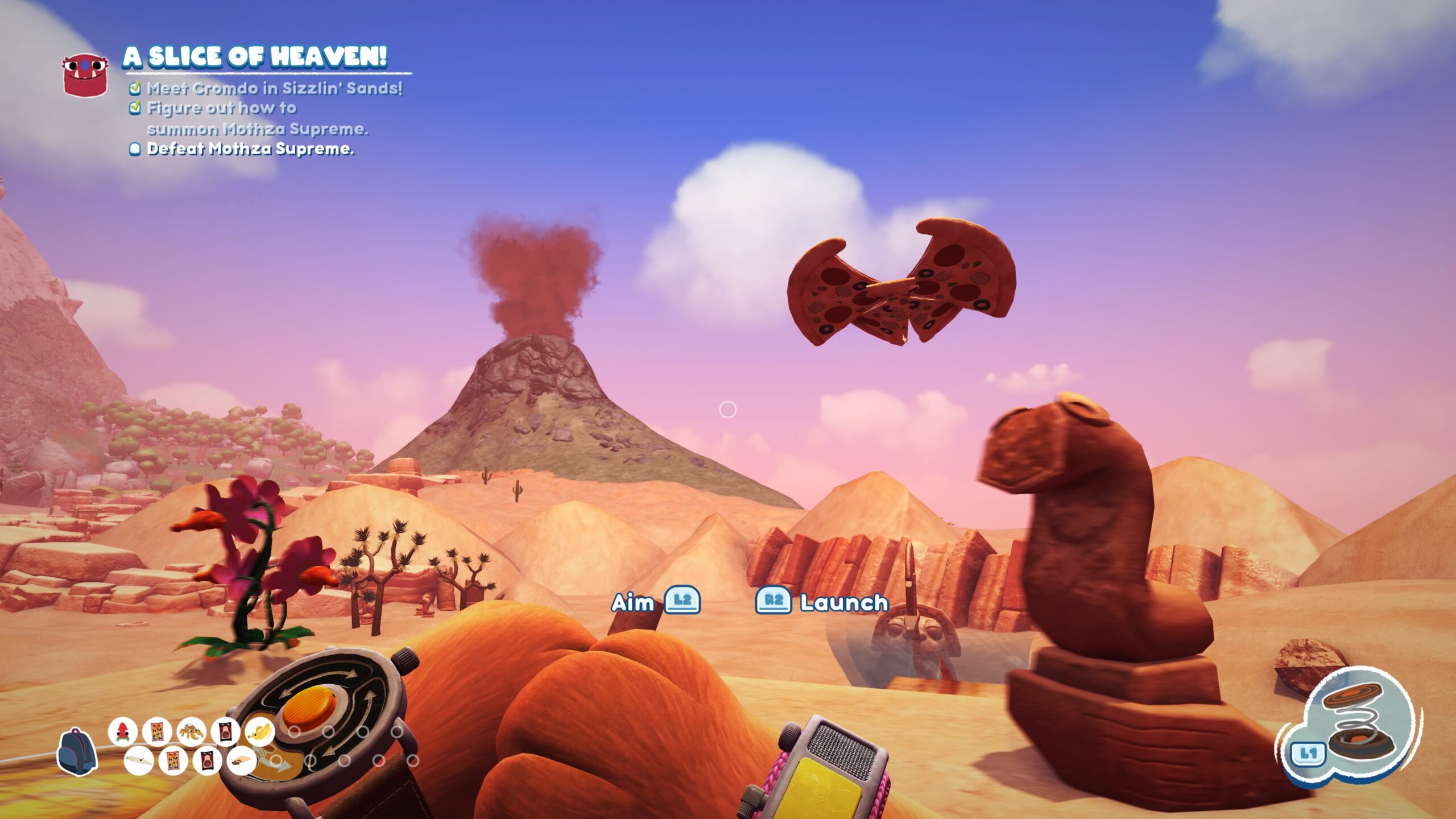
Task: Click the red Cromdo quest-giver portrait
Action: pyautogui.click(x=85, y=75)
